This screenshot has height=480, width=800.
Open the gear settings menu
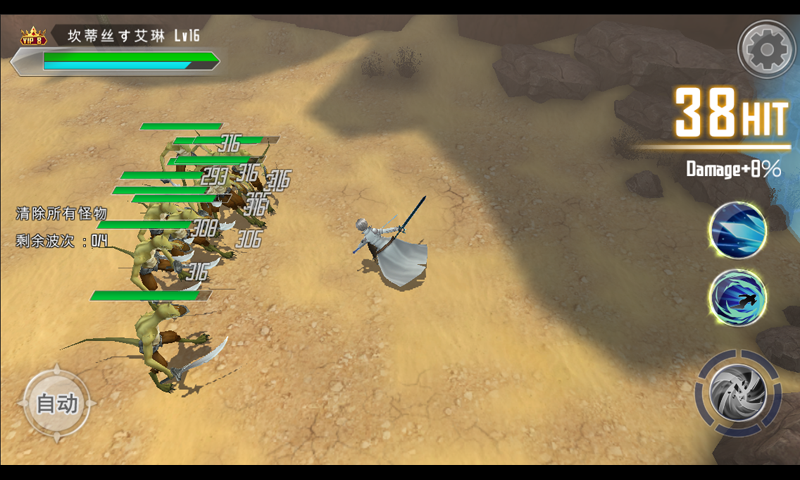click(765, 47)
